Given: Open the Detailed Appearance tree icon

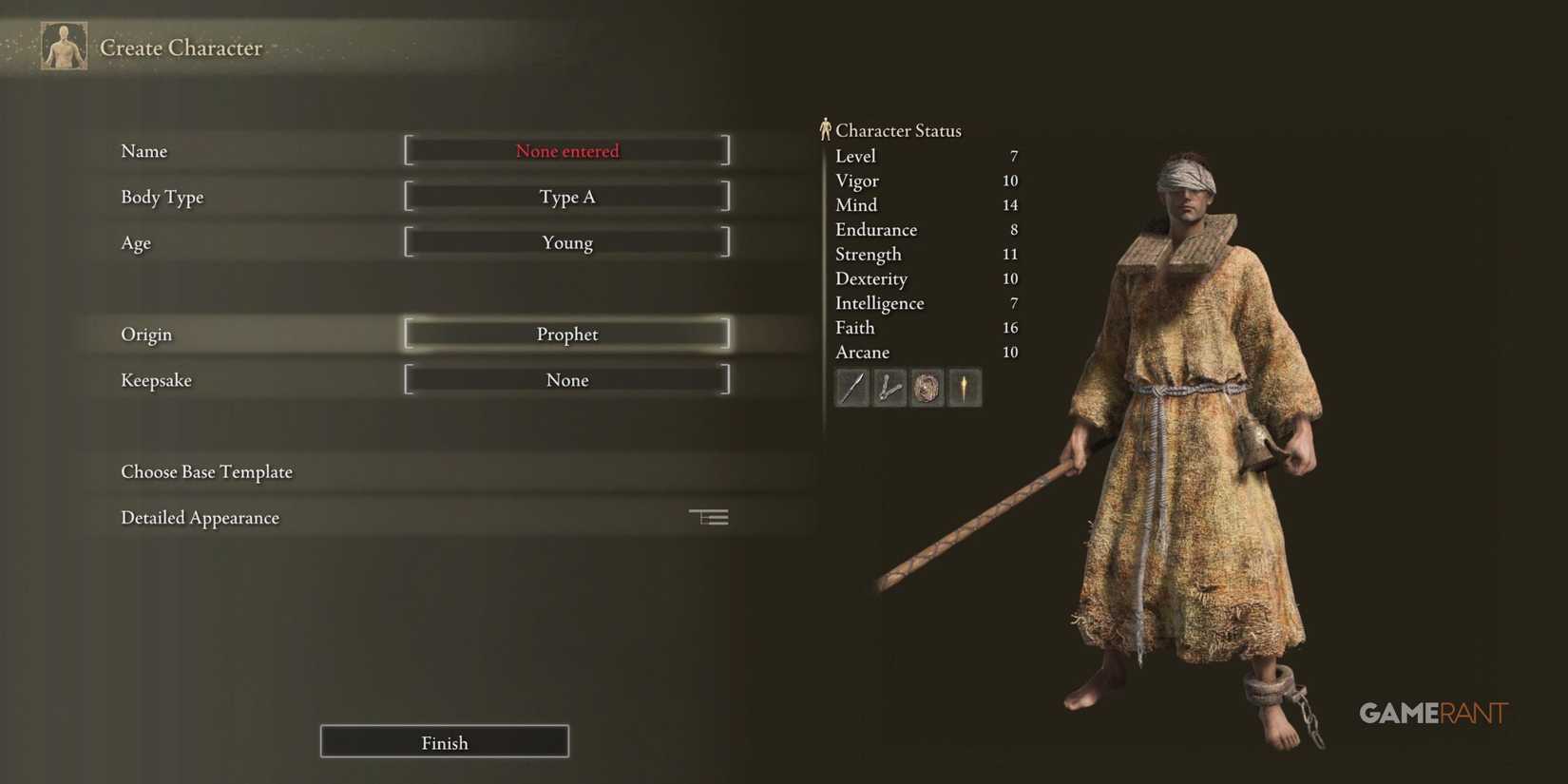Looking at the screenshot, I should tap(708, 516).
